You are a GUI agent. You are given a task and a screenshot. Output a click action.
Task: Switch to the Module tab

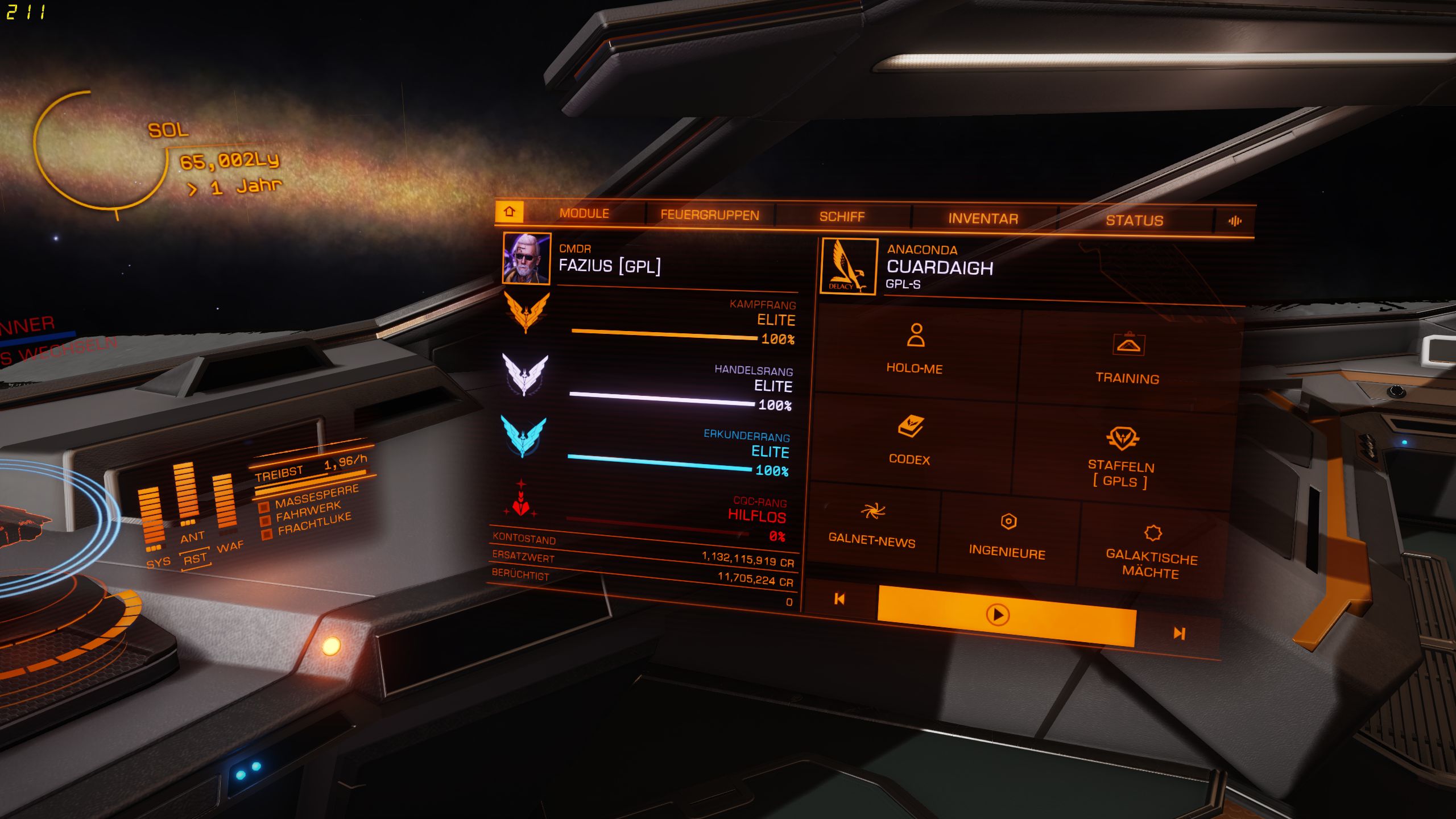point(584,213)
